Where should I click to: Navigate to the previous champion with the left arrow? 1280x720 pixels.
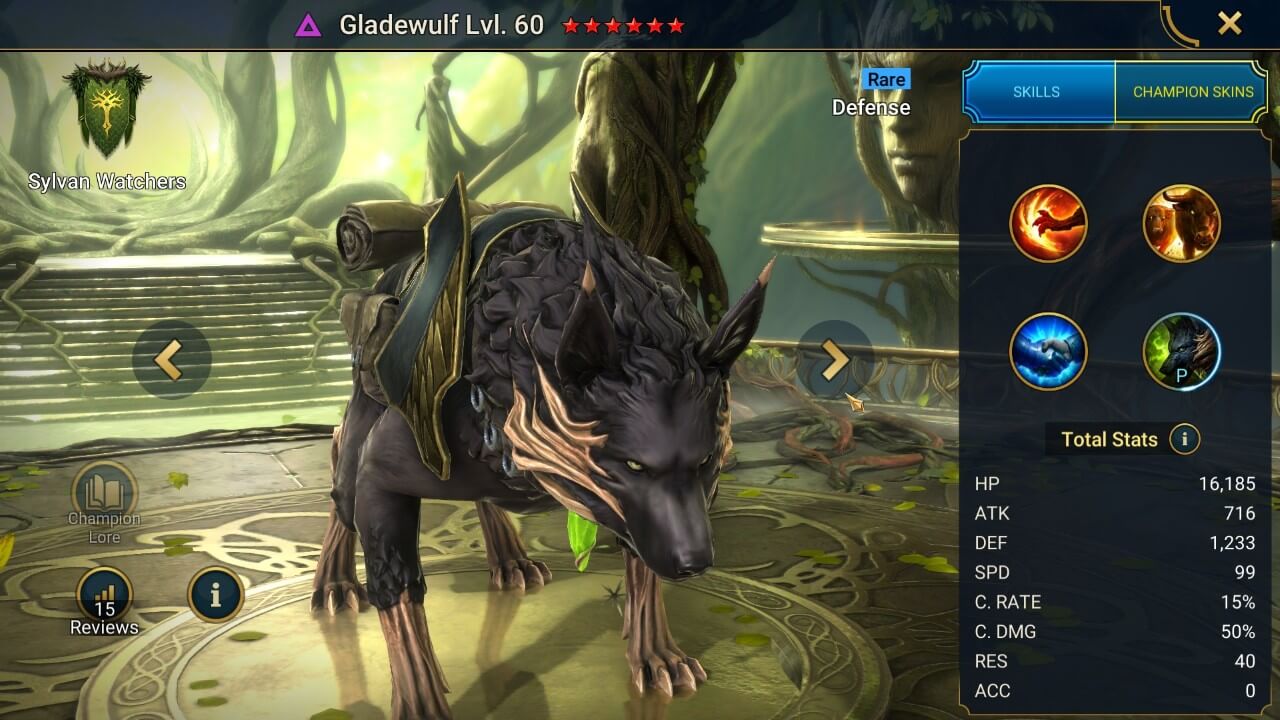click(x=171, y=360)
